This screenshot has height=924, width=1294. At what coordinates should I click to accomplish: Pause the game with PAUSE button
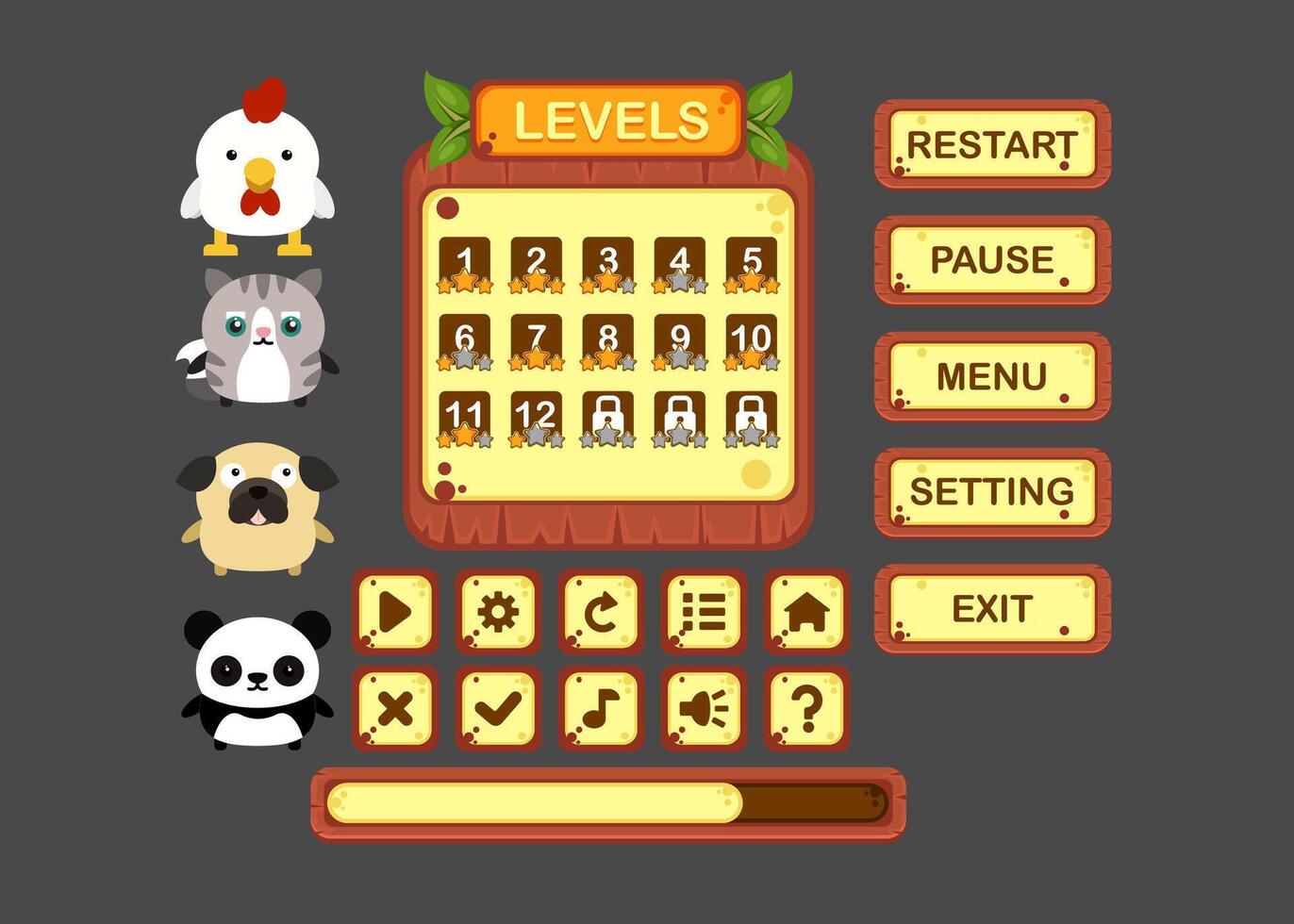click(x=992, y=261)
